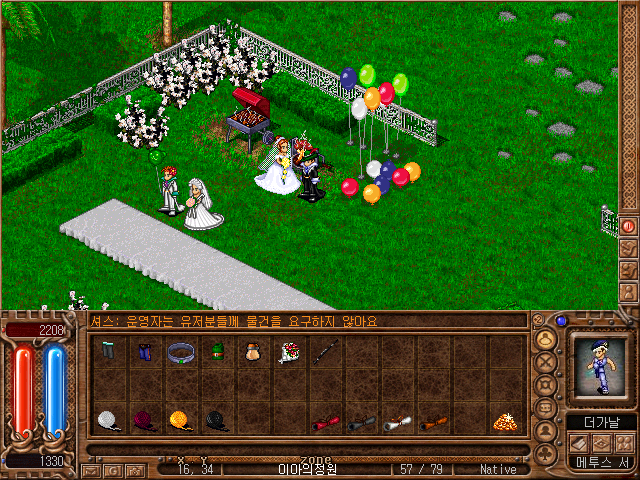The width and height of the screenshot is (640, 480).
Task: Select the green hat inventory item
Action: coord(217,352)
